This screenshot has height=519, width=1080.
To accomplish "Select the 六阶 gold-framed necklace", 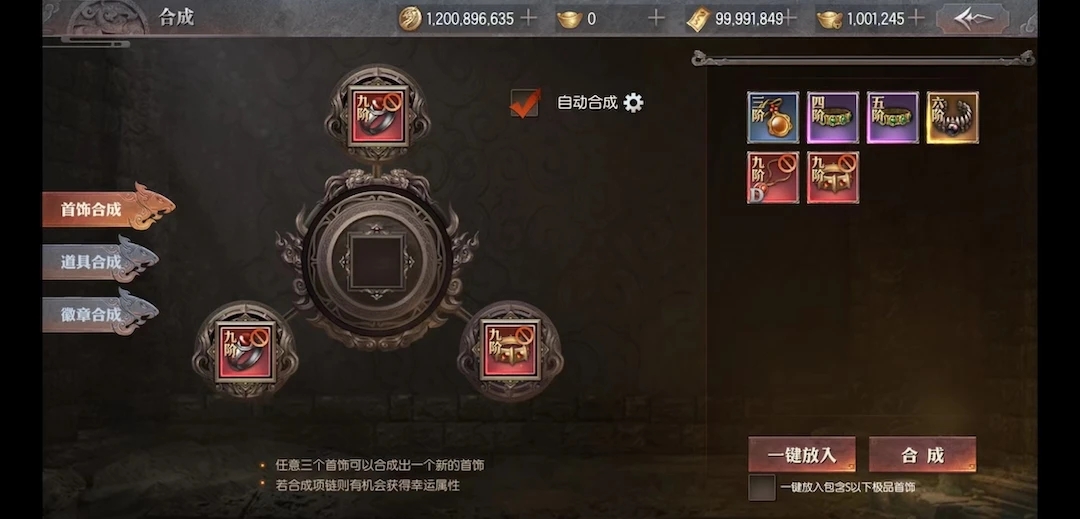I will (953, 118).
